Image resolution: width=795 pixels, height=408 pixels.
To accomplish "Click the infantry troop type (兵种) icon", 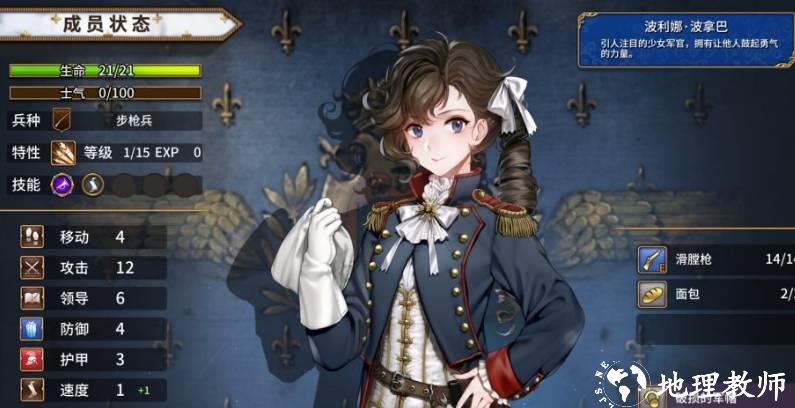I will [x=63, y=121].
